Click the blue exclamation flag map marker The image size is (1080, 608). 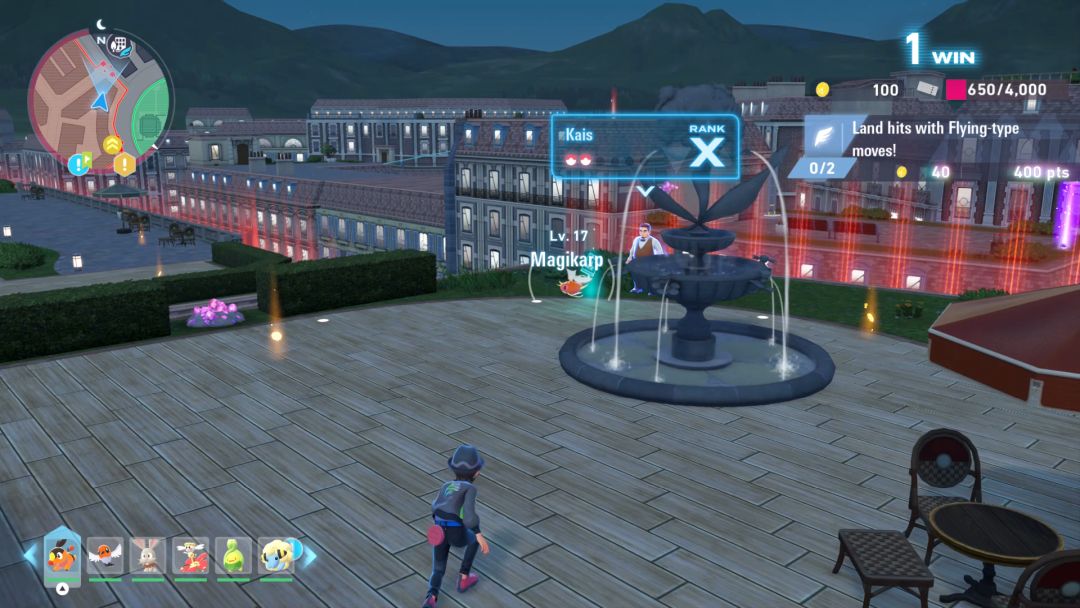(80, 163)
